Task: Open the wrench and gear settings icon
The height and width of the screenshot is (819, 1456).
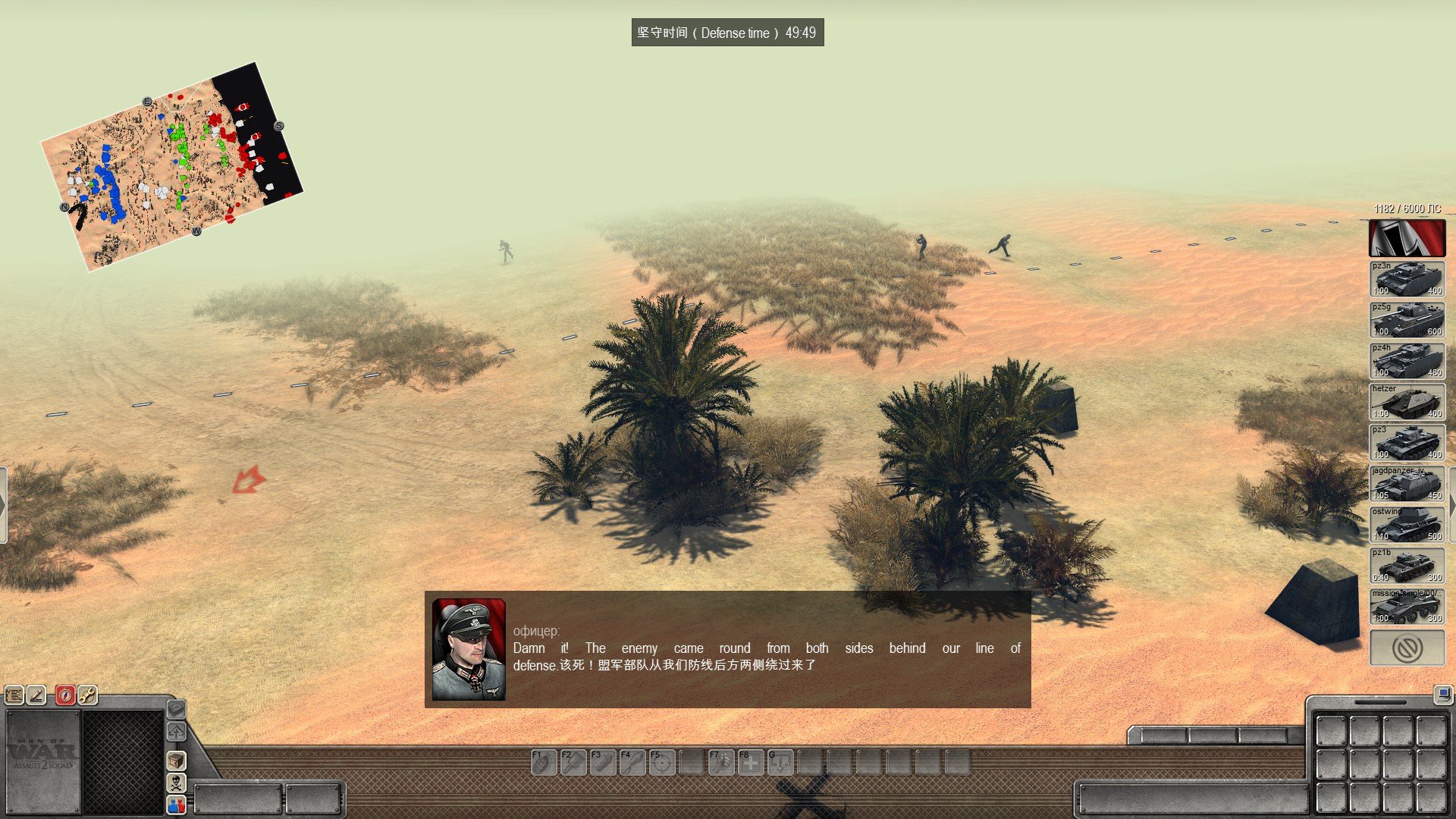Action: coord(87,695)
